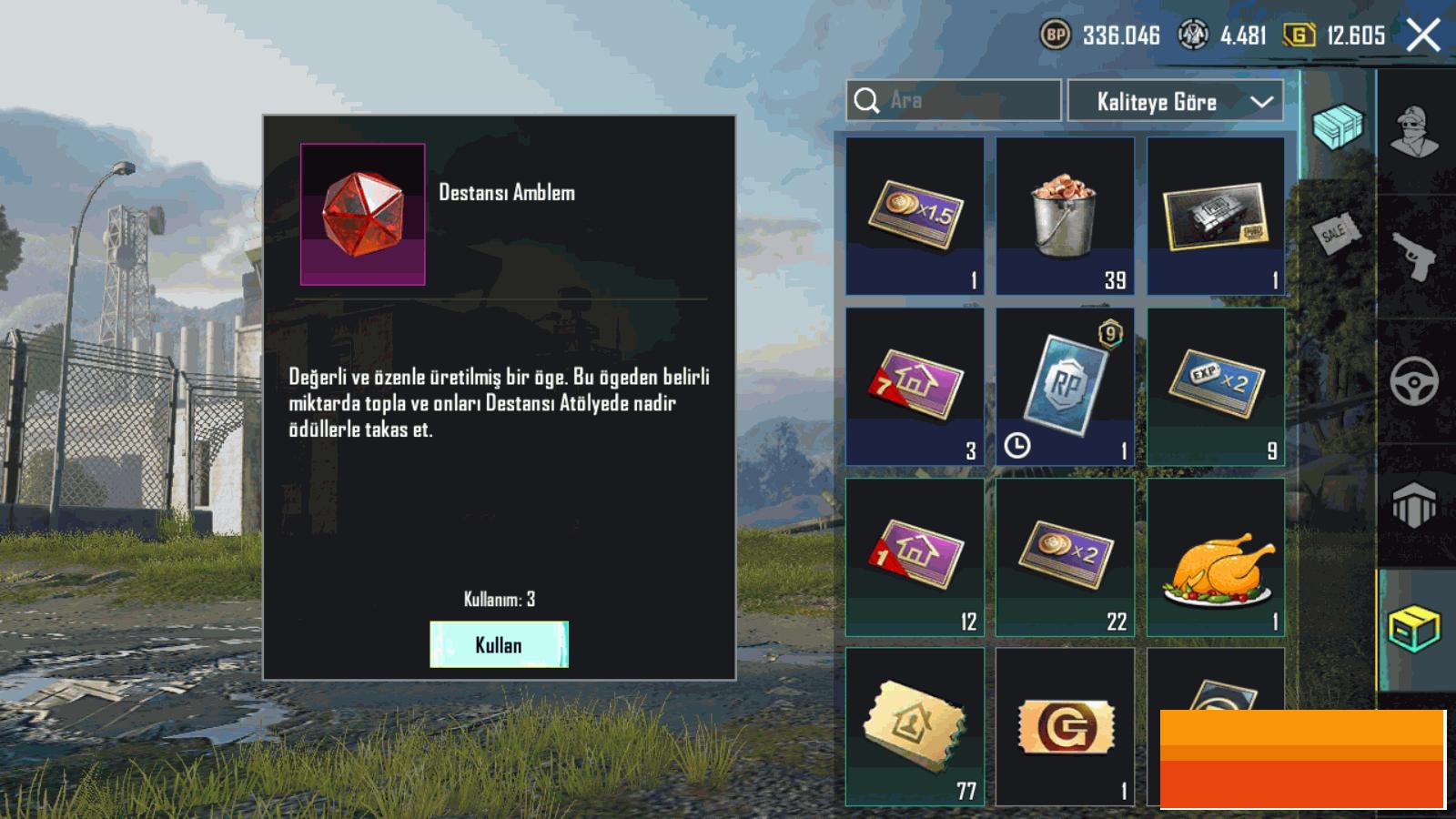Image resolution: width=1456 pixels, height=819 pixels.
Task: Close the inventory screen
Action: (x=1422, y=36)
